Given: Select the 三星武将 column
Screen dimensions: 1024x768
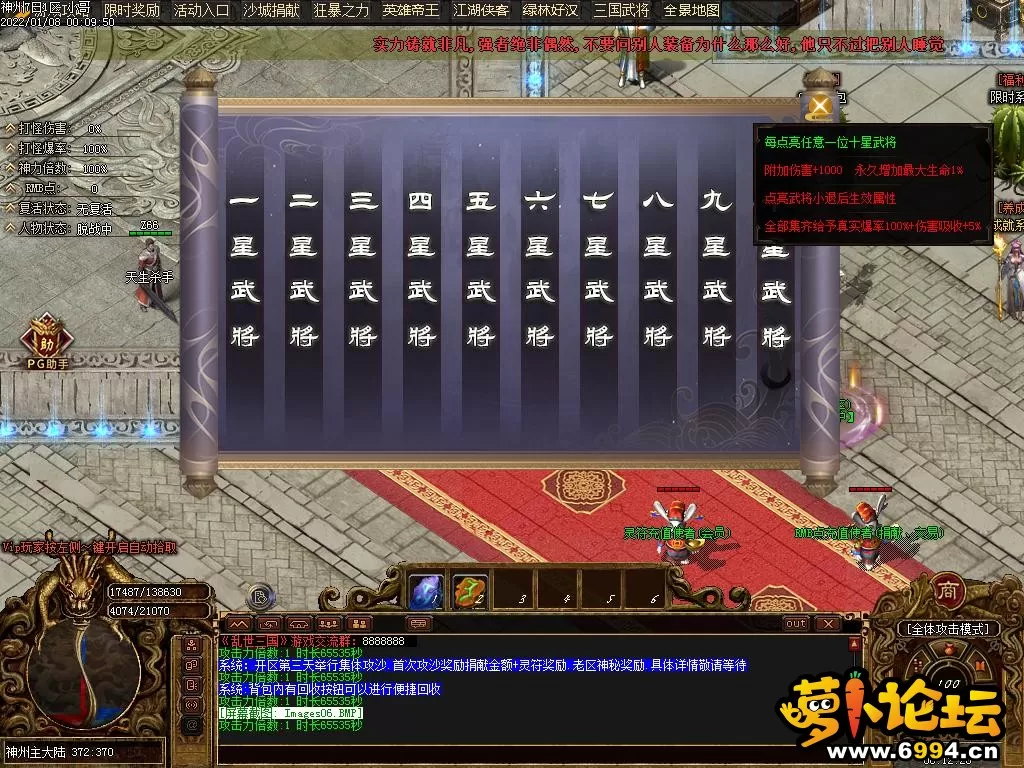Looking at the screenshot, I should [362, 267].
